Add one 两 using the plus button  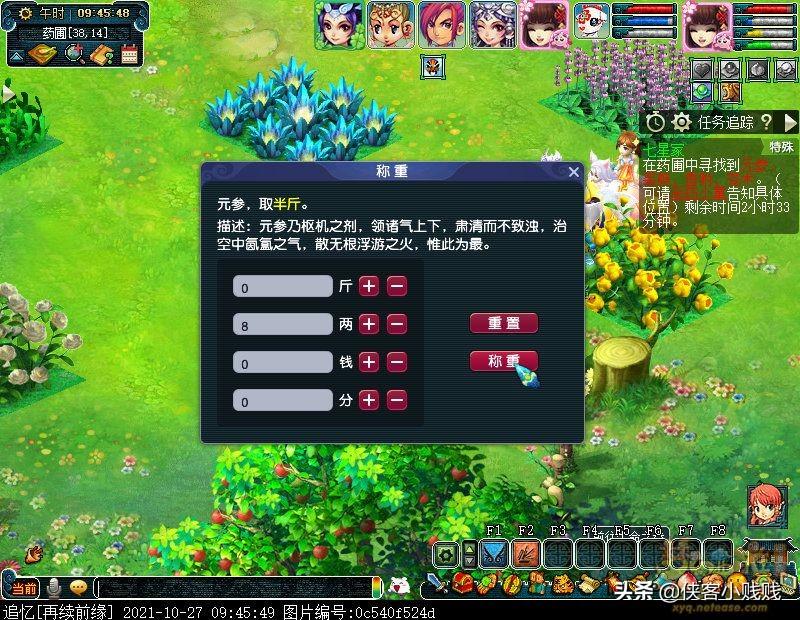369,324
